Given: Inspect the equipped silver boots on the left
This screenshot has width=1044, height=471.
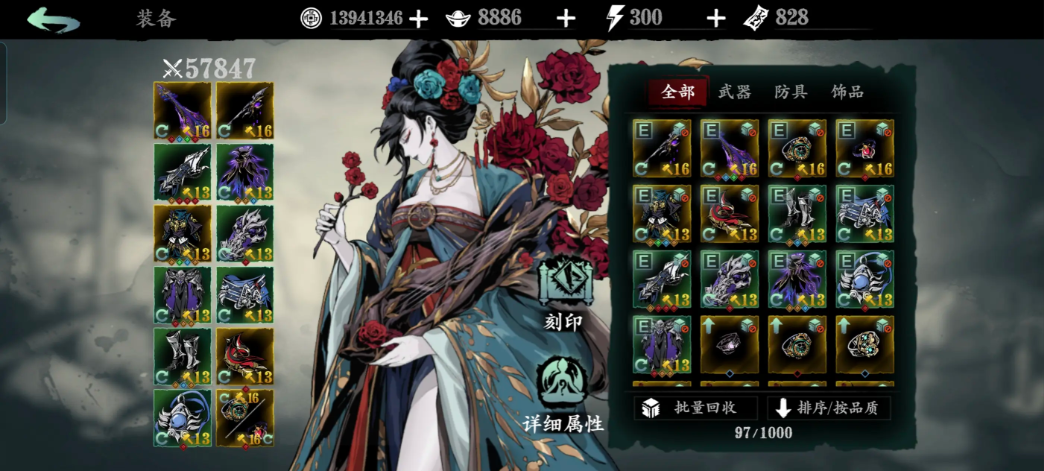Looking at the screenshot, I should [x=182, y=356].
